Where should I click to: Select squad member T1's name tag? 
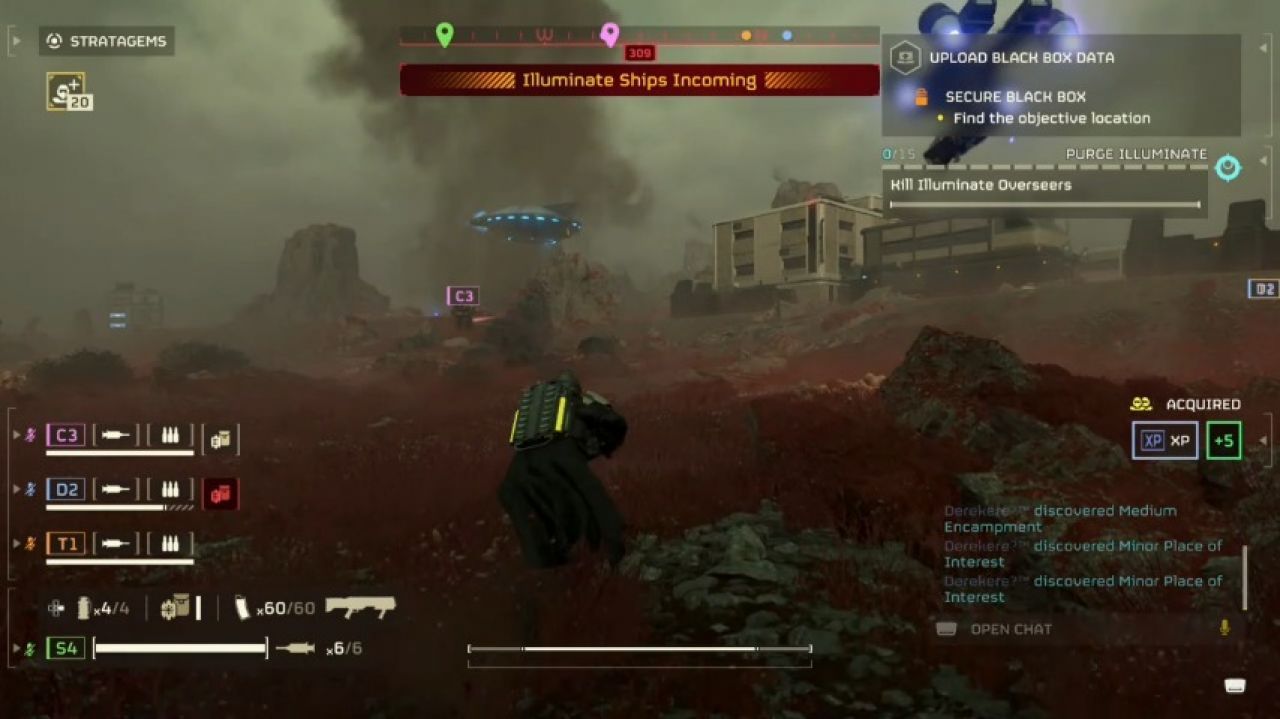pyautogui.click(x=66, y=543)
